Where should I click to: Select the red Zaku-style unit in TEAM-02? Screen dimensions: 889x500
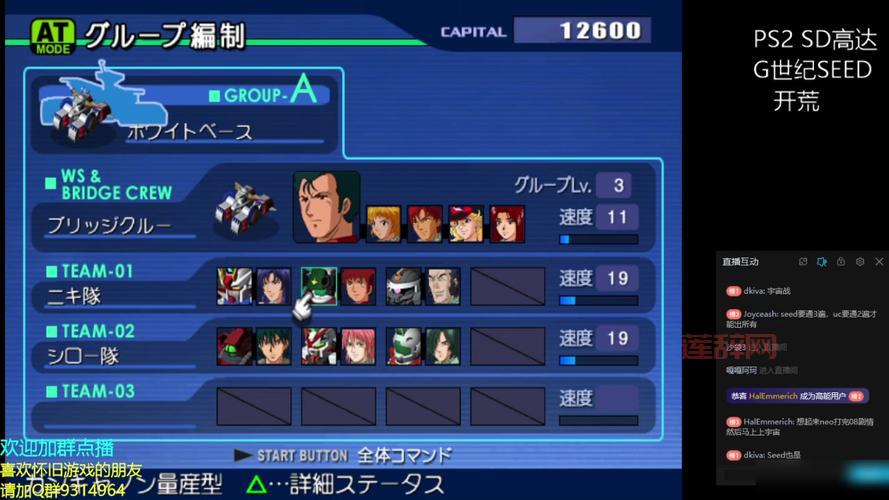point(234,346)
